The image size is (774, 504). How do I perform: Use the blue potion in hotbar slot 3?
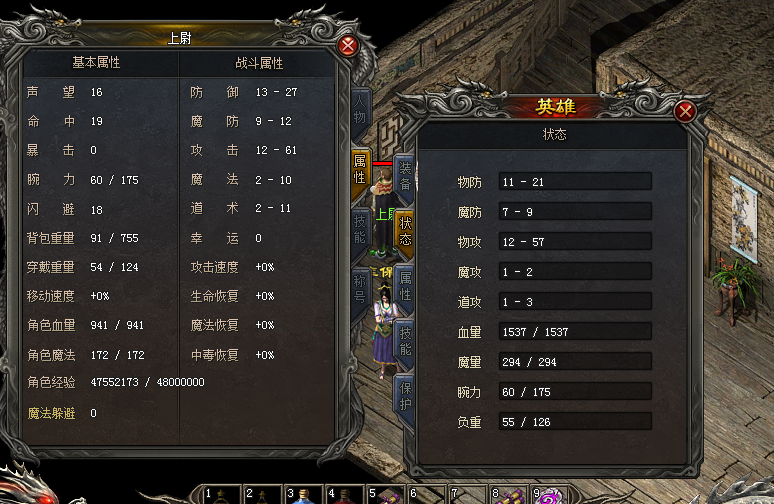305,495
